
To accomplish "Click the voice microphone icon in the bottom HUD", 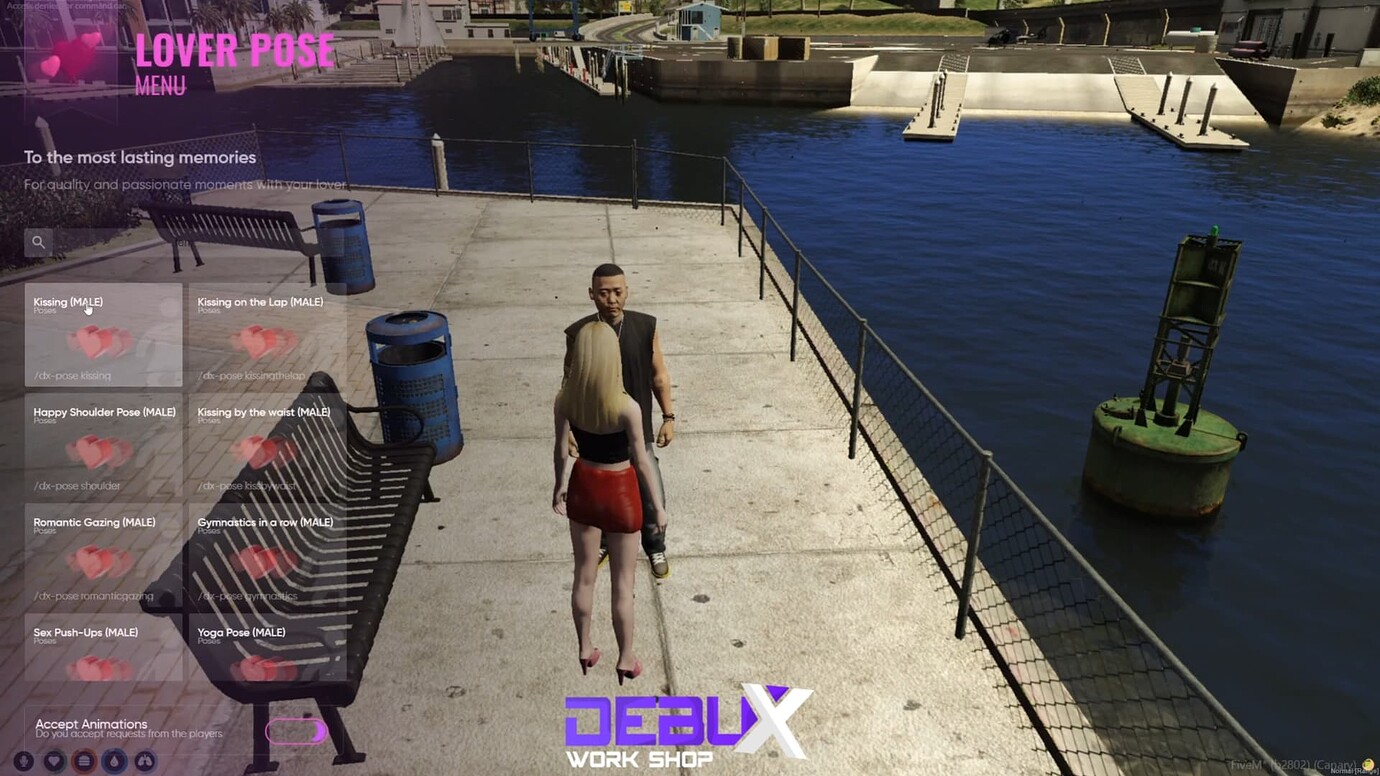I will (23, 761).
